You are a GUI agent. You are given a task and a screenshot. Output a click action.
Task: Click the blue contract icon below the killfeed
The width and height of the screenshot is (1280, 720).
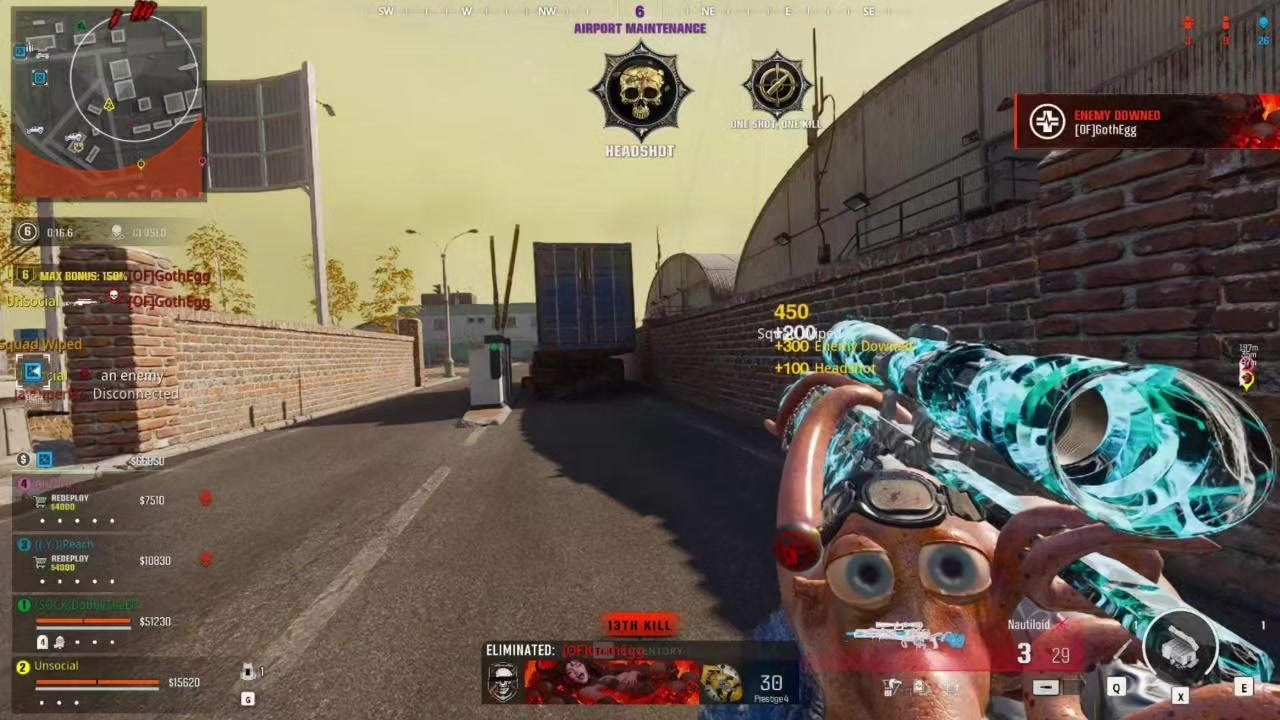tap(33, 373)
